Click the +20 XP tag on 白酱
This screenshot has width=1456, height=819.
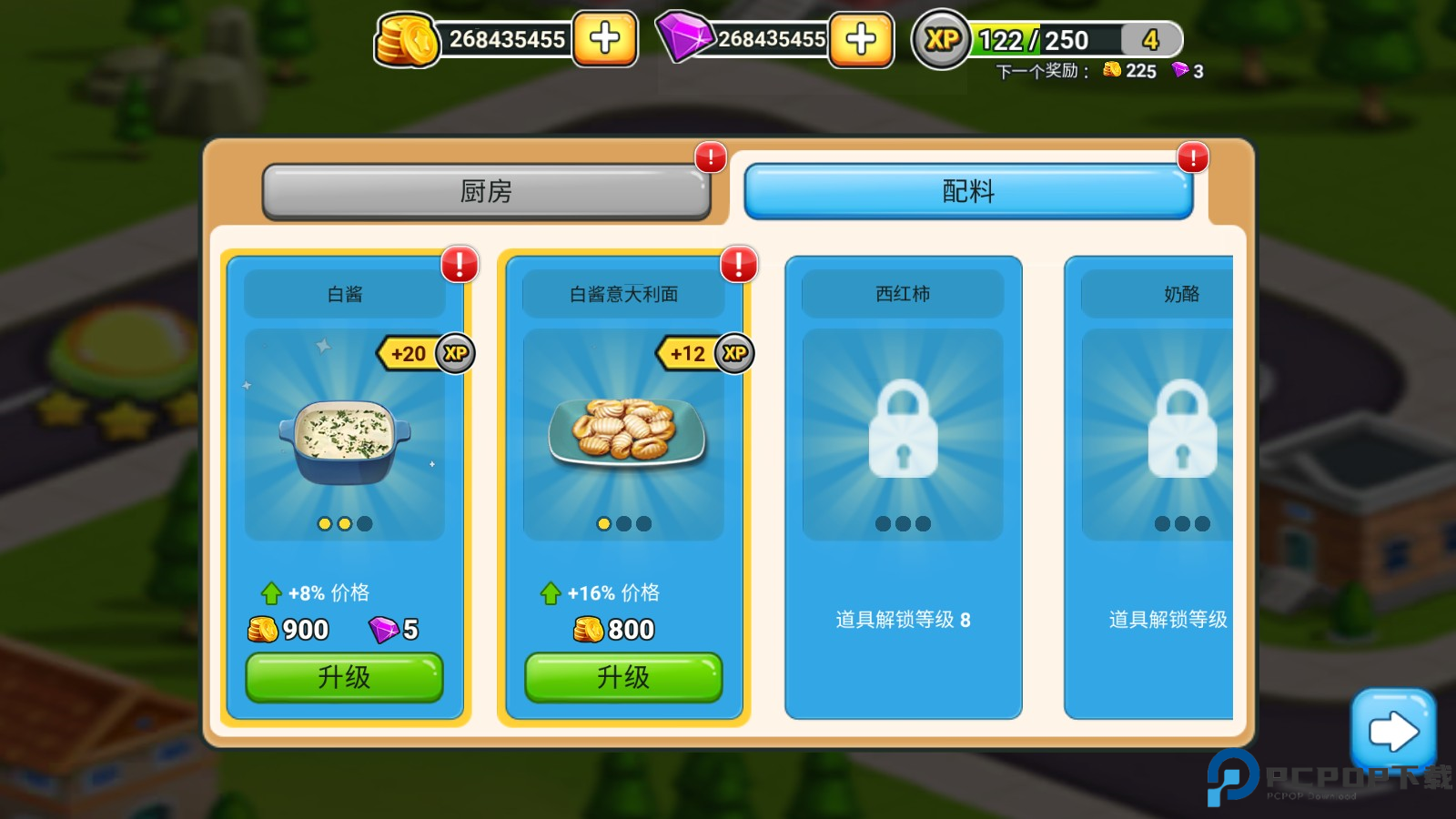click(414, 354)
